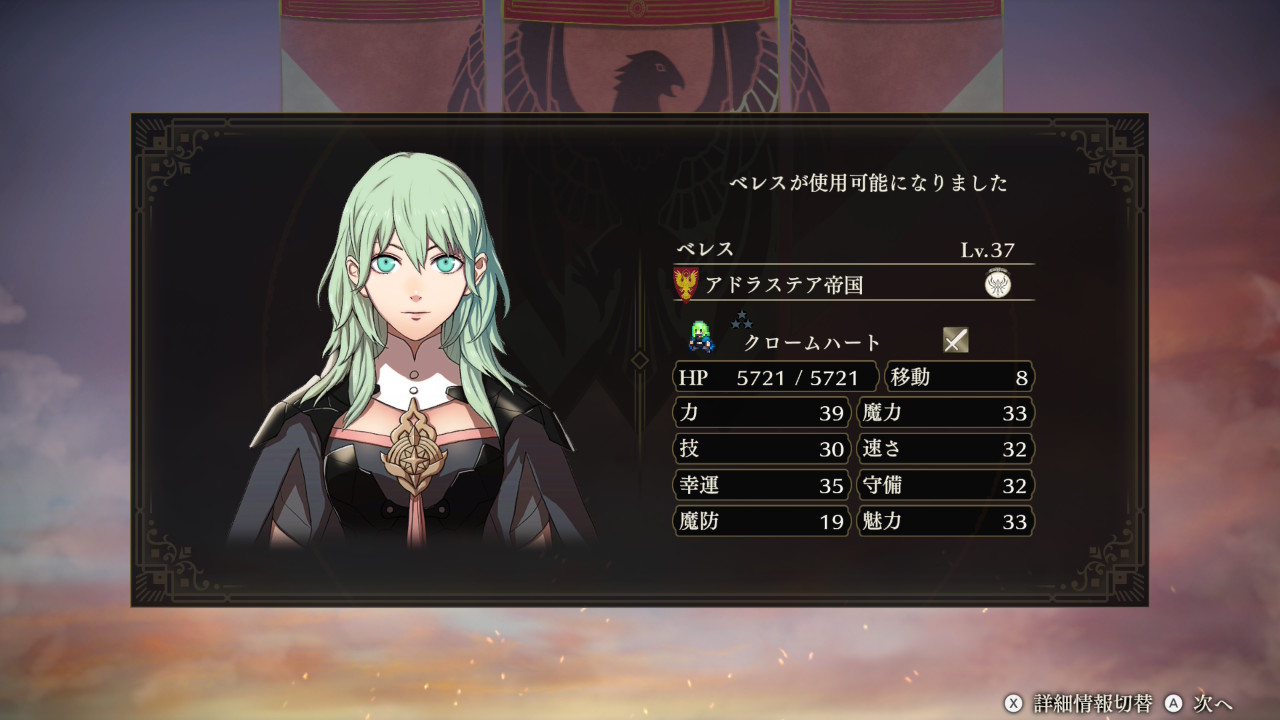This screenshot has height=720, width=1280.
Task: Select the Adrestian Empire emblem icon
Action: 687,285
